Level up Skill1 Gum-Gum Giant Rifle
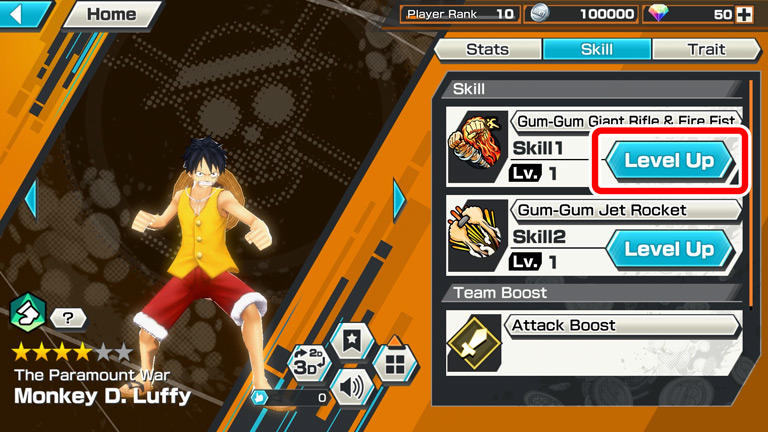Screen dimensions: 768x432 click(669, 160)
